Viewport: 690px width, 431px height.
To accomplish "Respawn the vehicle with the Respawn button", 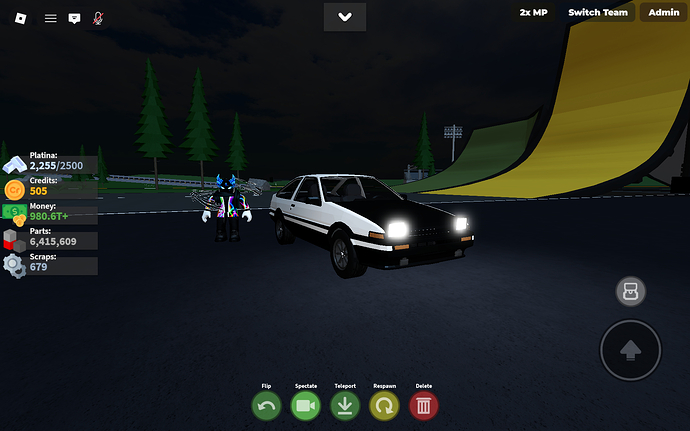I will click(384, 405).
